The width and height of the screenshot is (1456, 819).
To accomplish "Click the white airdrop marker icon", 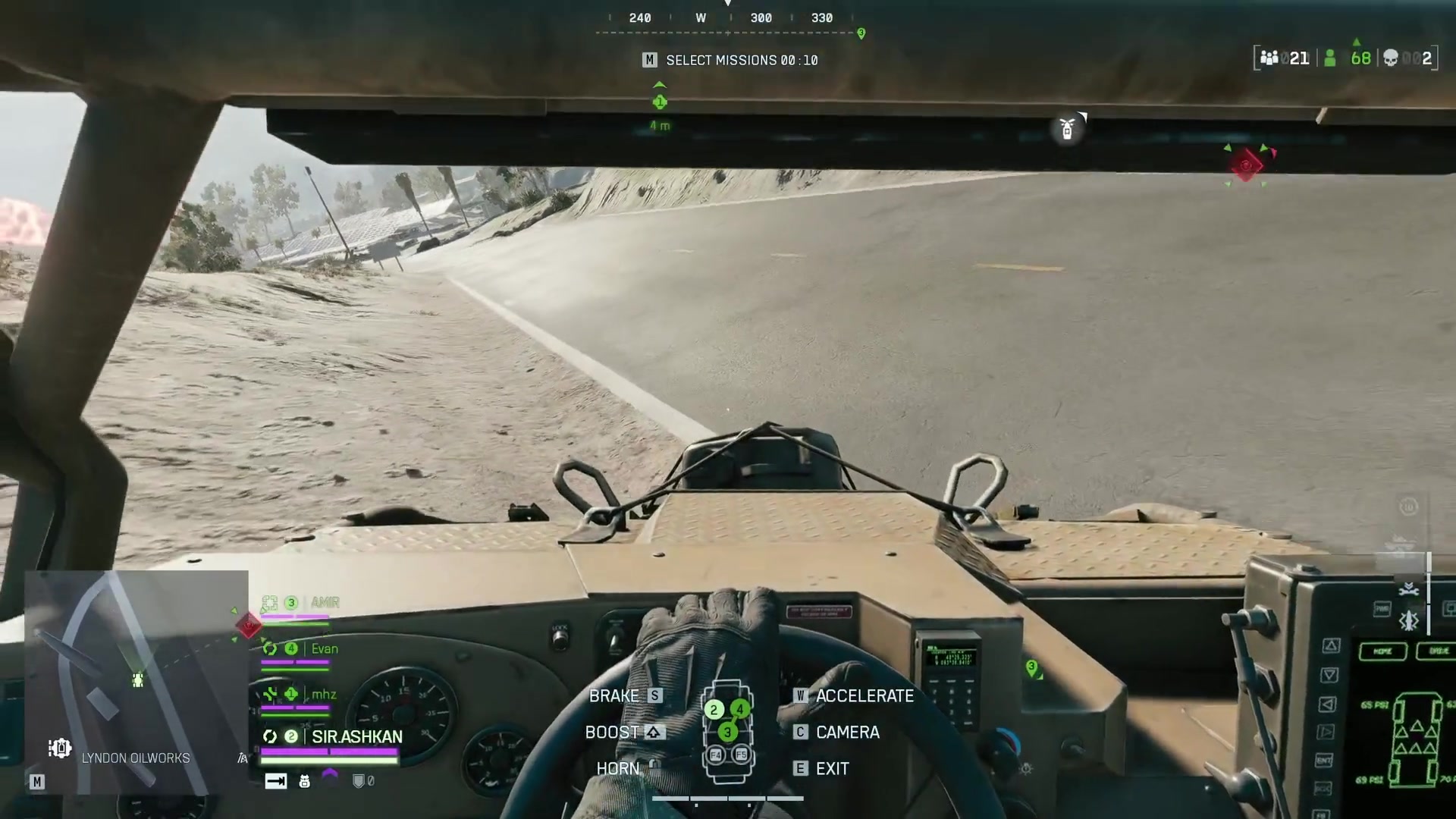I will click(x=1067, y=129).
